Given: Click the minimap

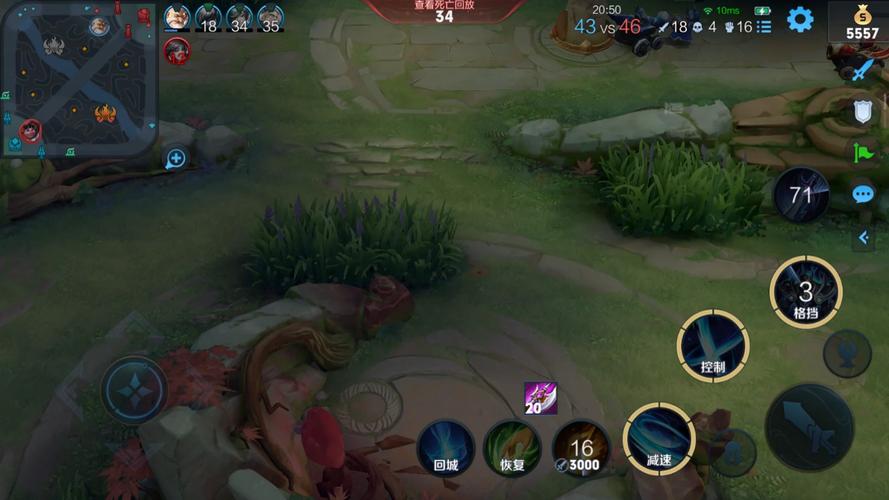Looking at the screenshot, I should [78, 78].
